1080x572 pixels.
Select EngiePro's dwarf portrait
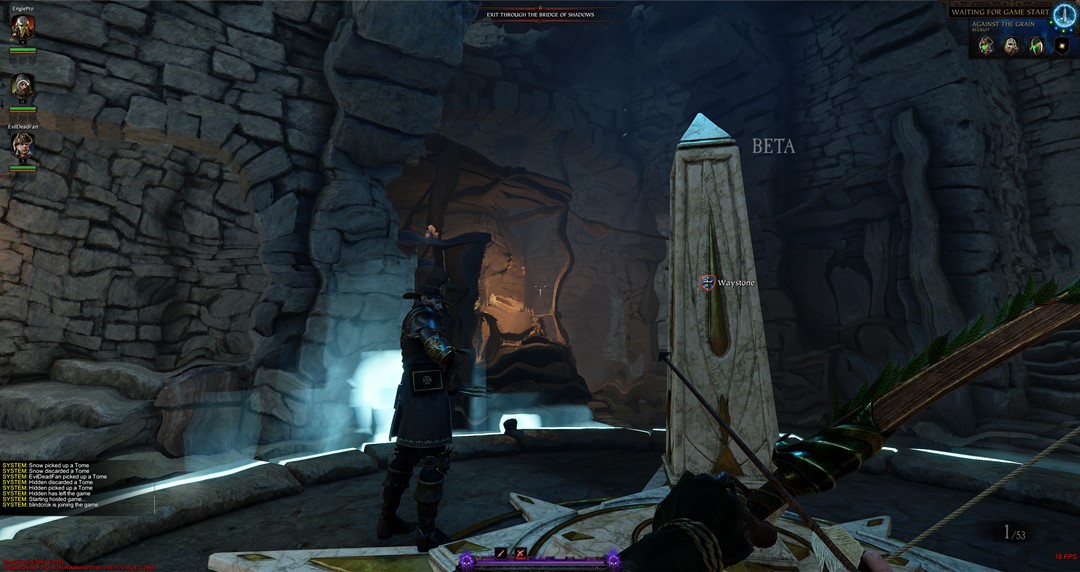coord(22,29)
